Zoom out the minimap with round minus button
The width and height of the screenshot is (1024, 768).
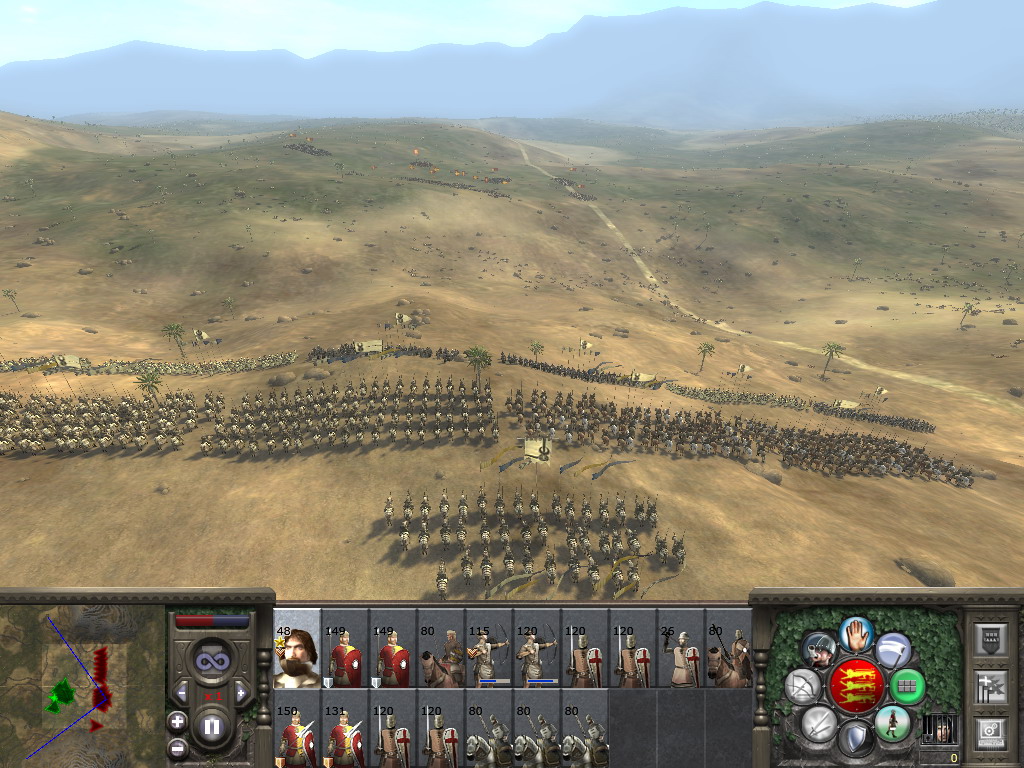177,747
